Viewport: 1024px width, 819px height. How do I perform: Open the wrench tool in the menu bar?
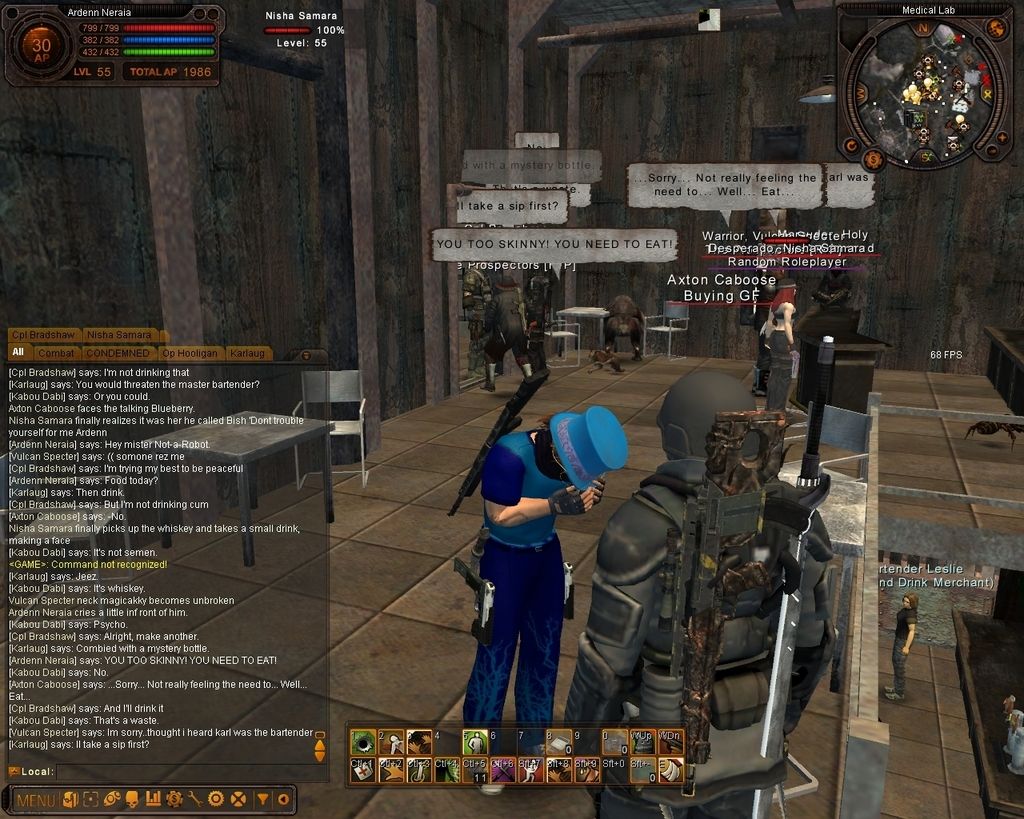[195, 799]
